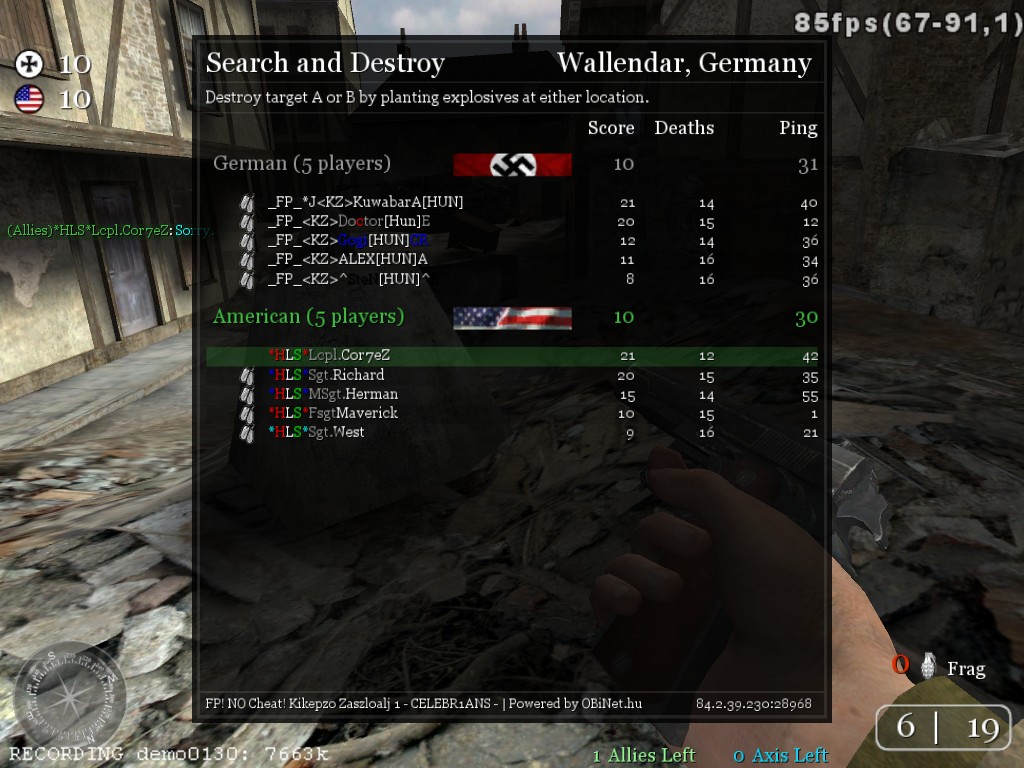Viewport: 1024px width, 768px height.
Task: Select player Sgt.Richard on the American team
Action: coord(326,375)
